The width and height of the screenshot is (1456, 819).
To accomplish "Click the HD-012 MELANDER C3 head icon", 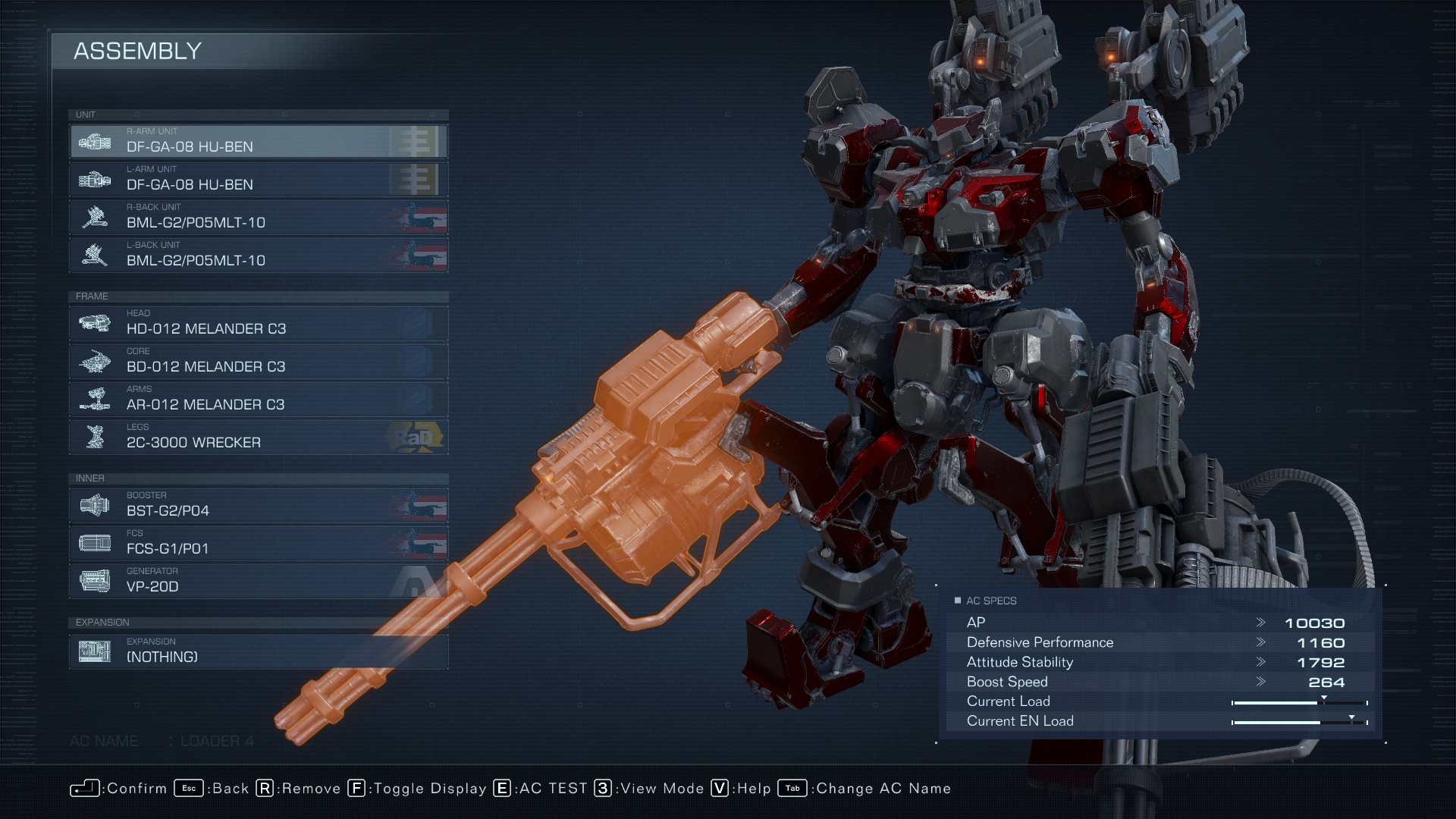I will [95, 323].
